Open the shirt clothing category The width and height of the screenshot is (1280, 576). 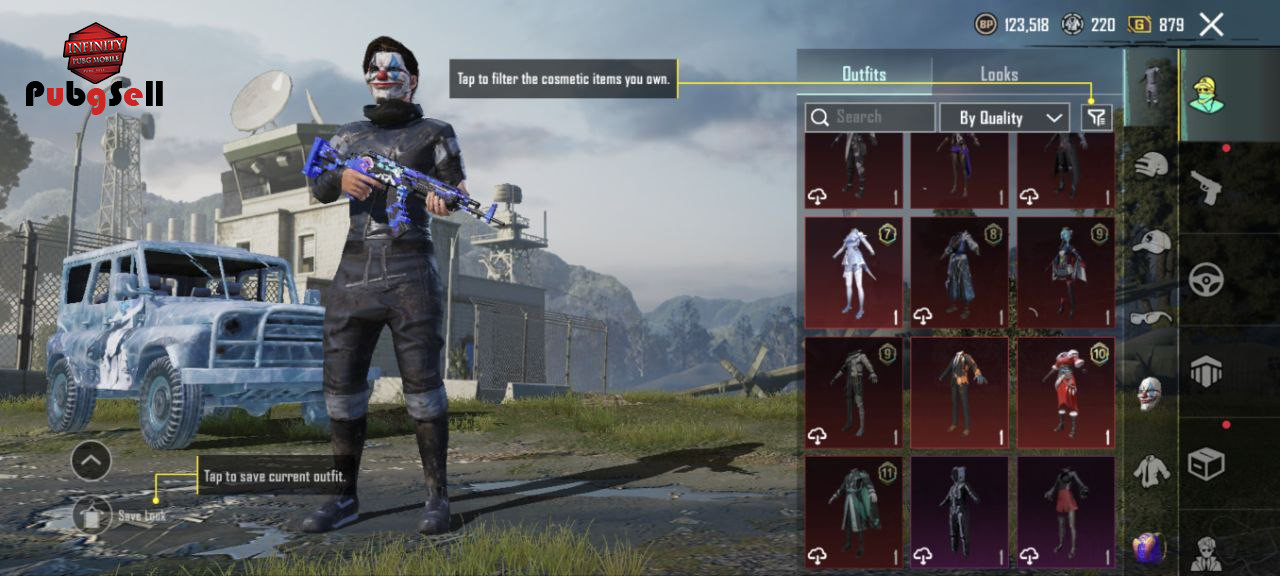[1152, 470]
